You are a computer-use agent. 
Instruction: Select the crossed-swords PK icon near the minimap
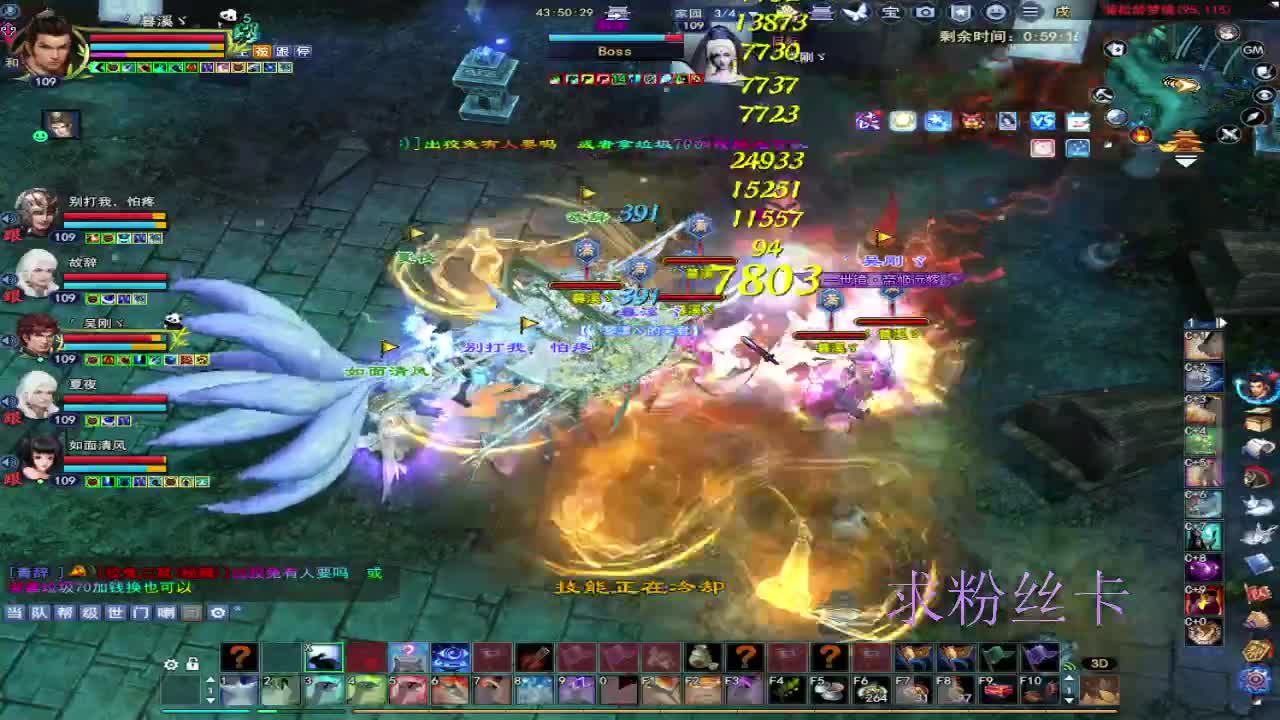pos(1228,133)
